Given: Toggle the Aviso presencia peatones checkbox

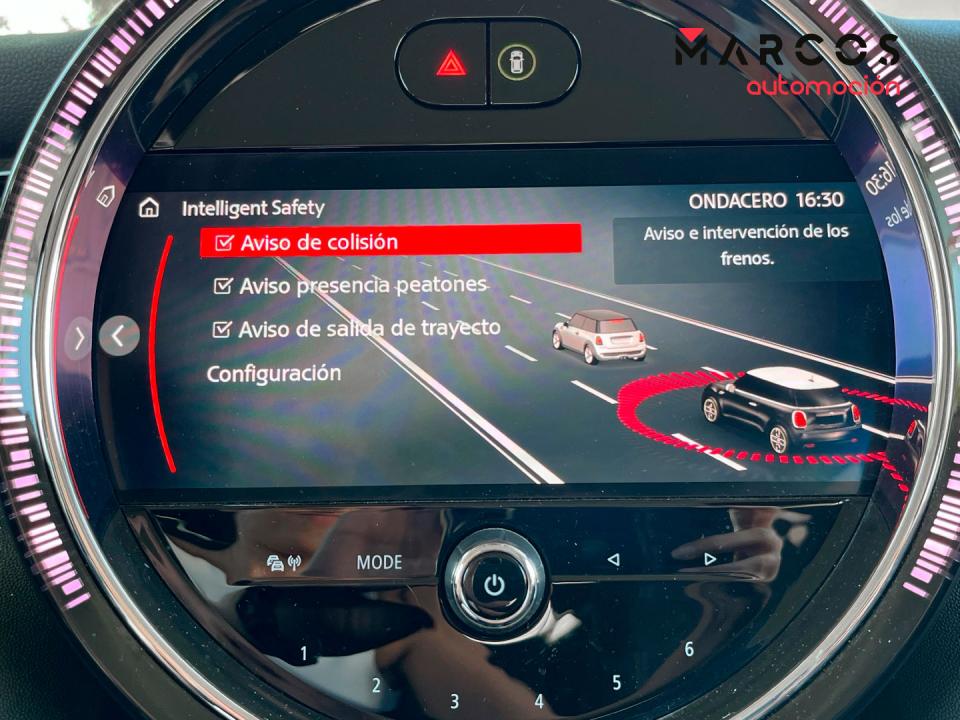Looking at the screenshot, I should click(x=223, y=287).
